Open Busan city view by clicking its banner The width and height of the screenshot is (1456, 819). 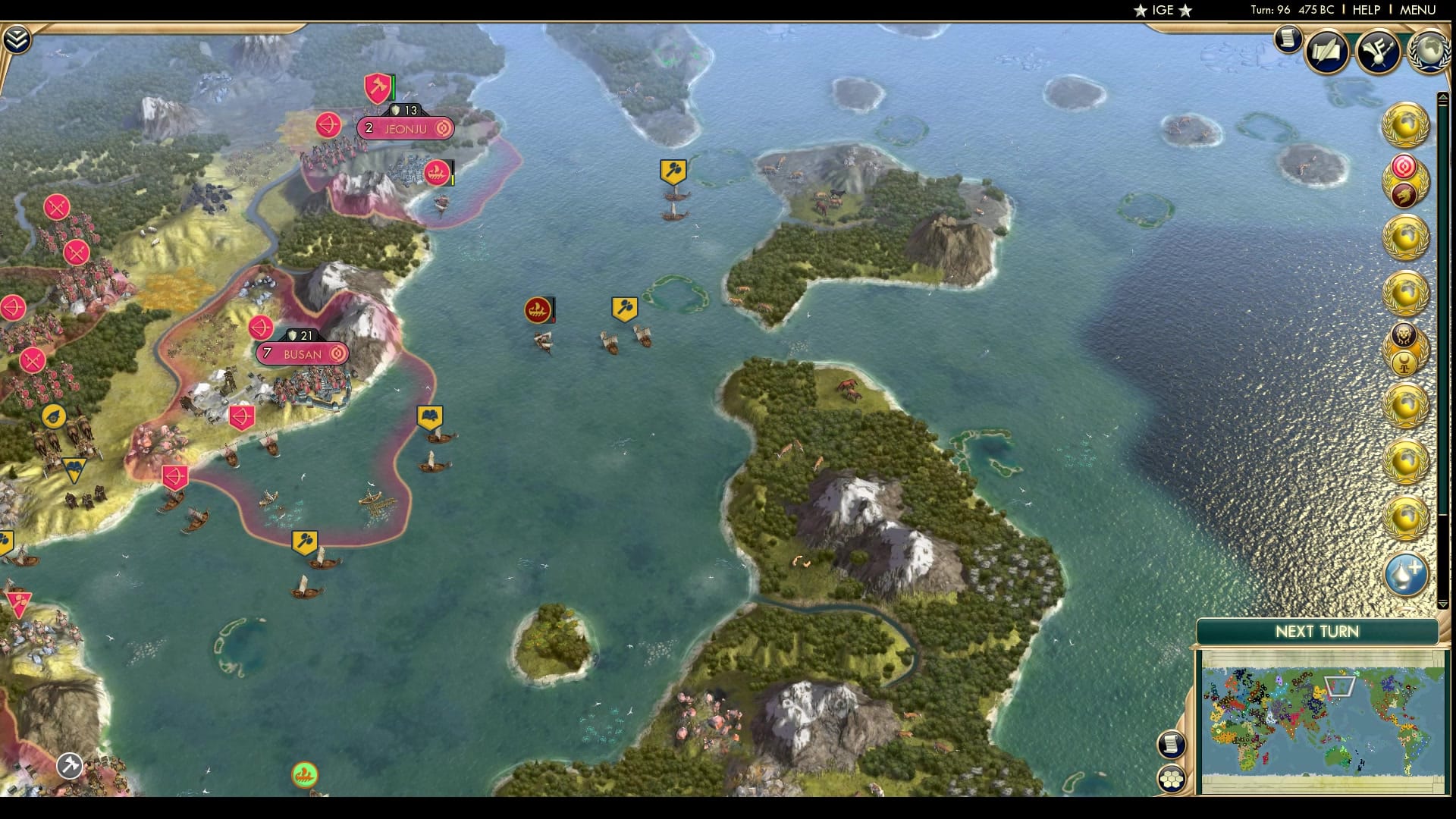click(302, 353)
